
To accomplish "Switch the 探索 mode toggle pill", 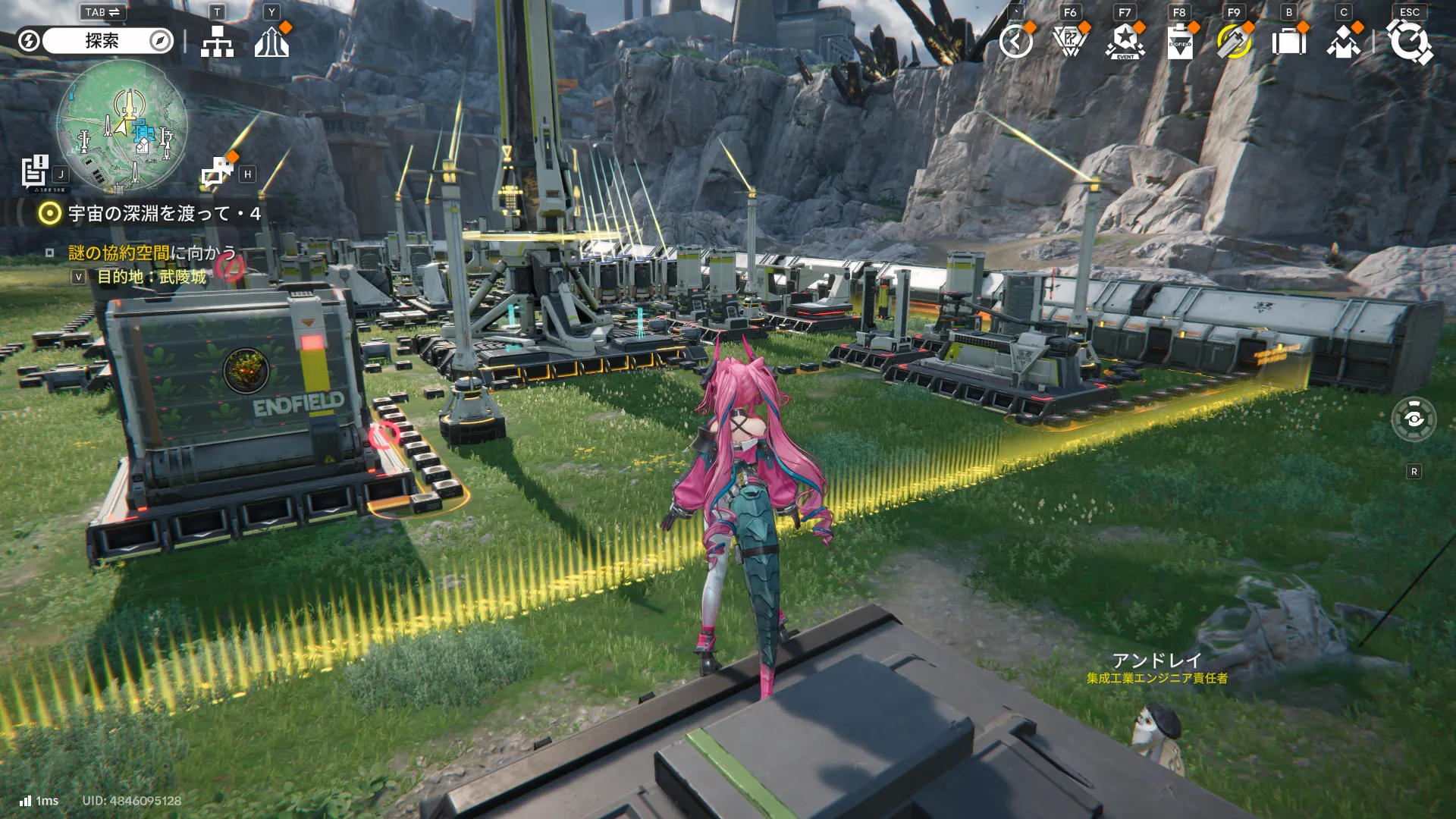I will (x=102, y=41).
